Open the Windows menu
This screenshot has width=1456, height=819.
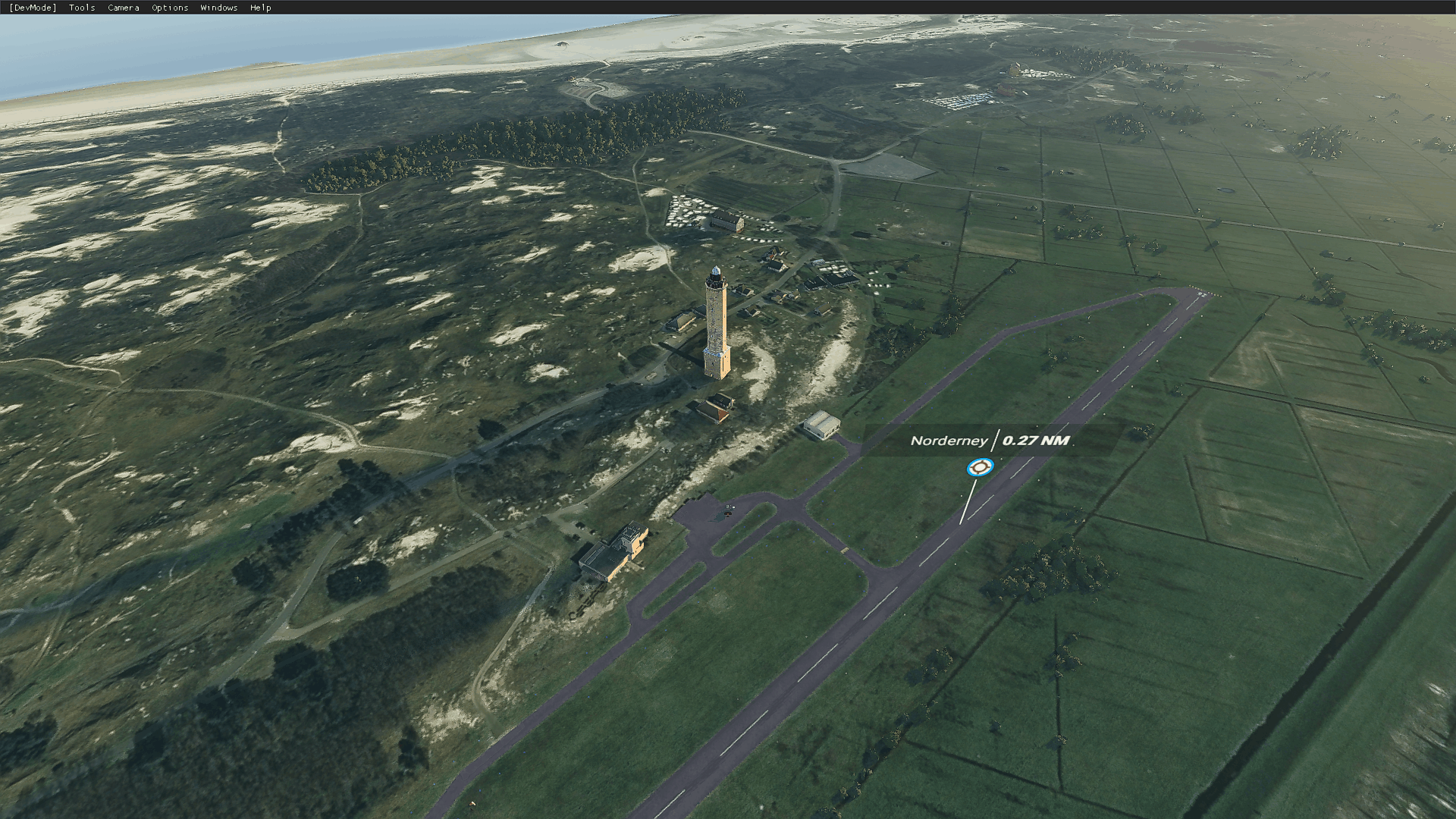coord(219,8)
